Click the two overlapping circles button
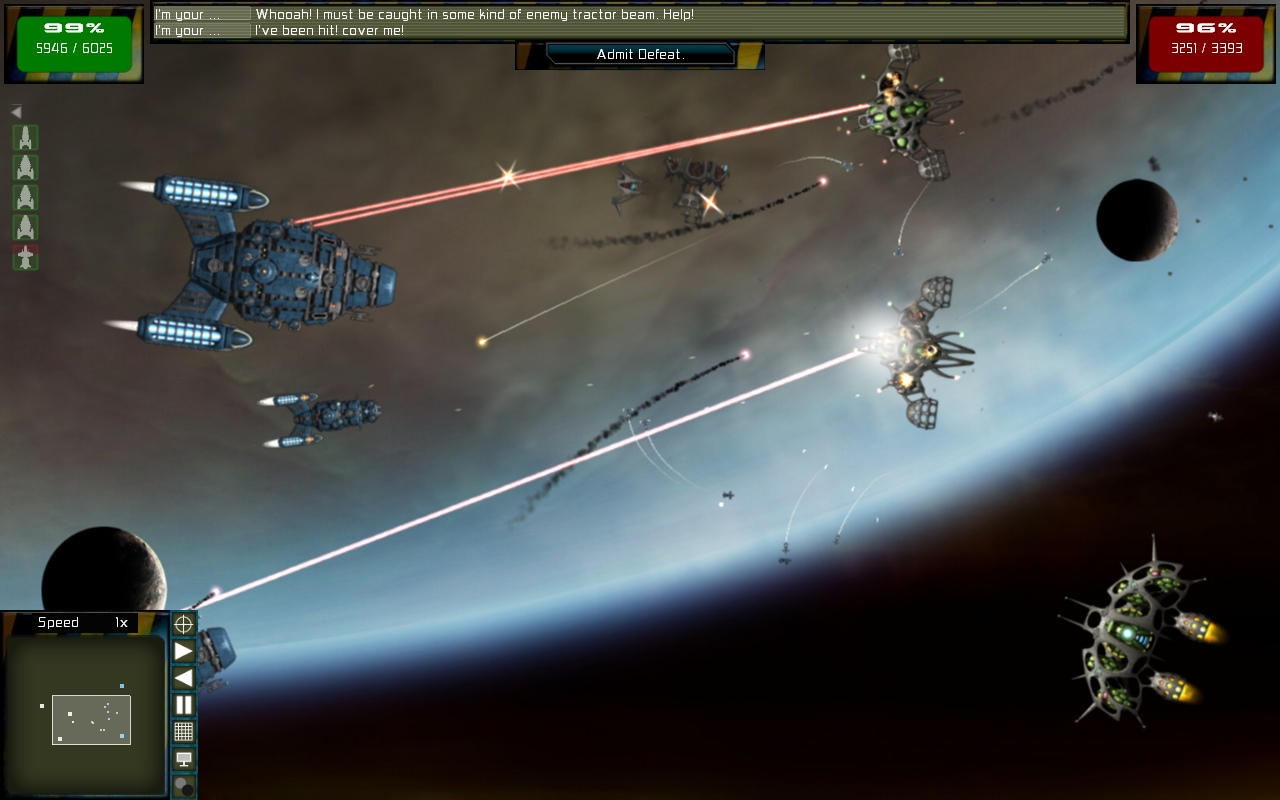1280x800 pixels. pyautogui.click(x=184, y=786)
